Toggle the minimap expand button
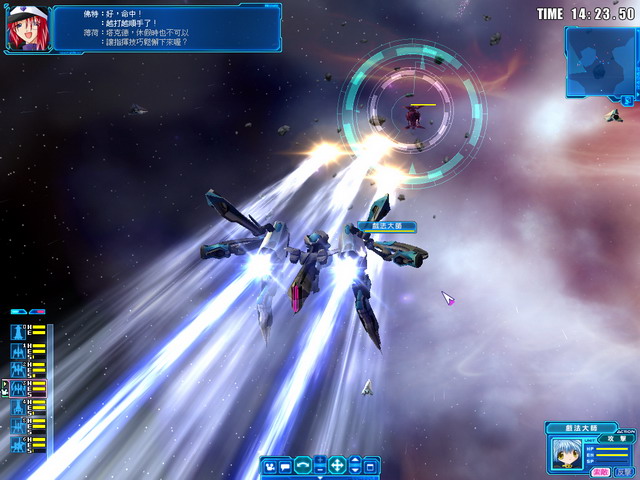Viewport: 640px width, 480px height. tap(627, 100)
